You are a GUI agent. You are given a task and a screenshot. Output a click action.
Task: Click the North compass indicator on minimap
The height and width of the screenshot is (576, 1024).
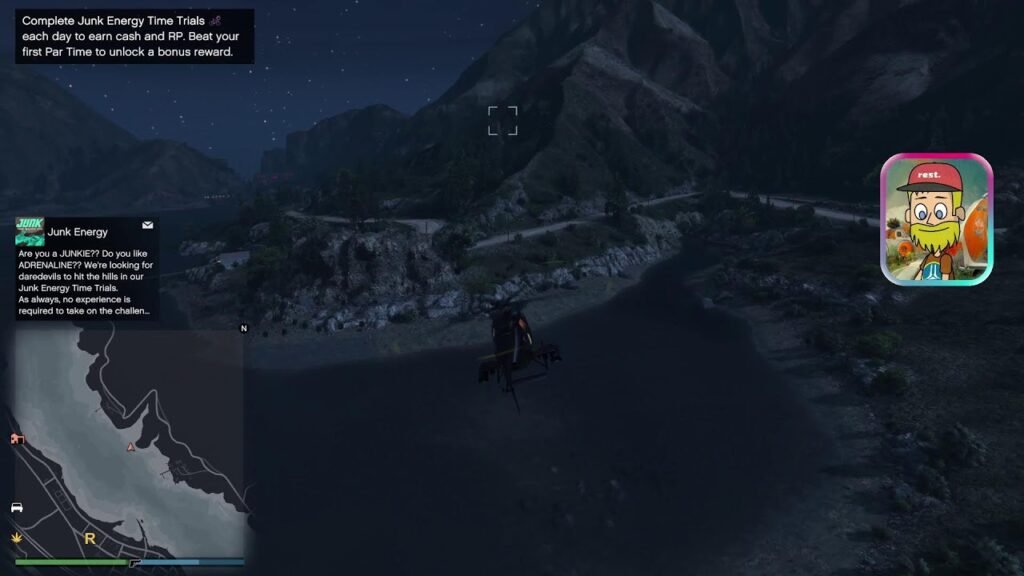pyautogui.click(x=243, y=328)
